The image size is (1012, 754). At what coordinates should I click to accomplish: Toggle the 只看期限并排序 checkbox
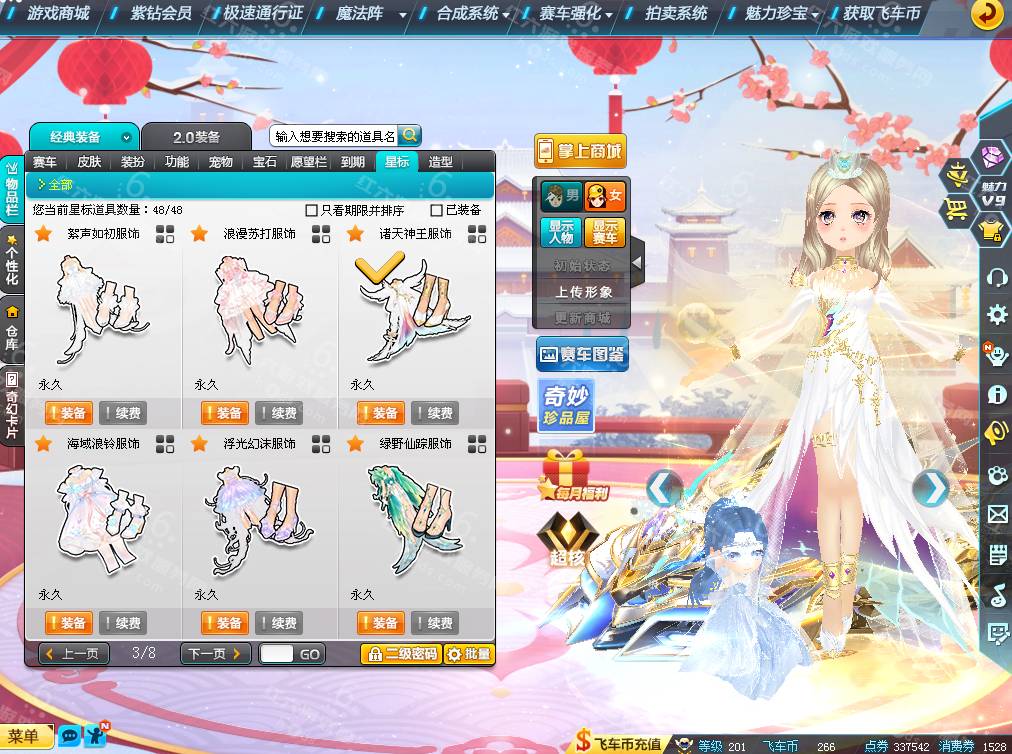tap(311, 210)
